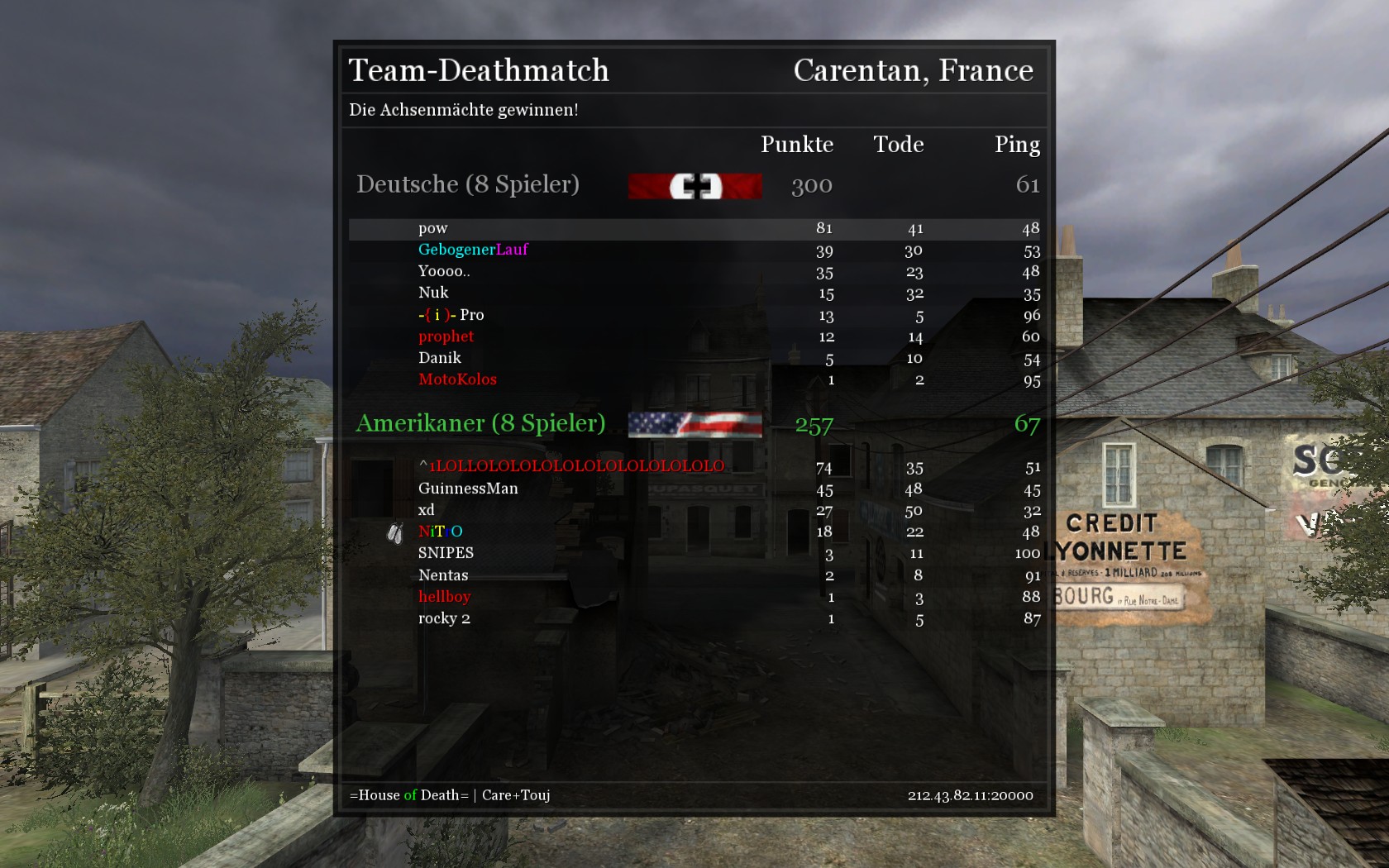
Task: Select the player named xd
Action: click(x=426, y=510)
